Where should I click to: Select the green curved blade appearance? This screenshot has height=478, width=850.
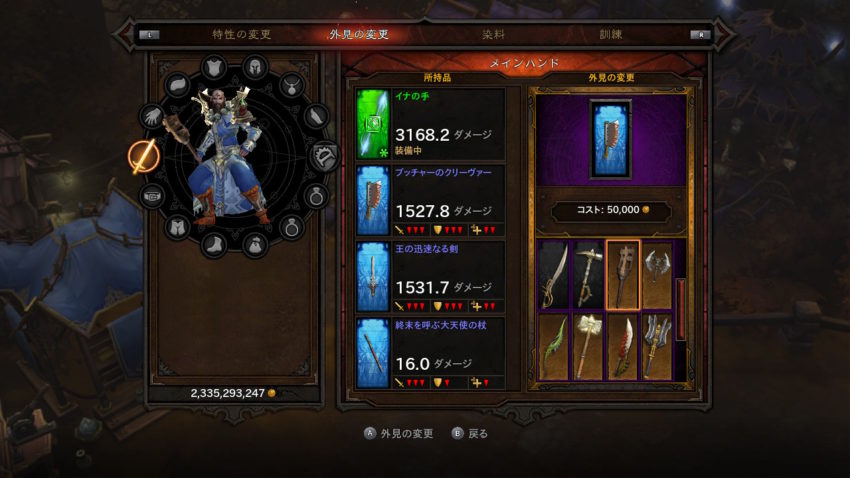point(554,346)
